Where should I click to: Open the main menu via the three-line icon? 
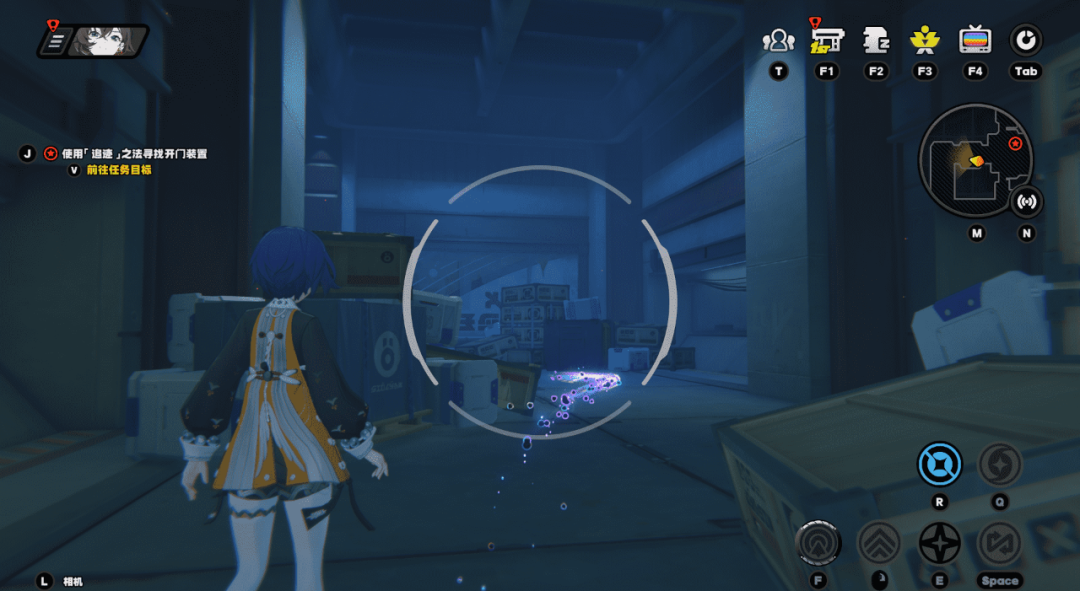(x=57, y=41)
